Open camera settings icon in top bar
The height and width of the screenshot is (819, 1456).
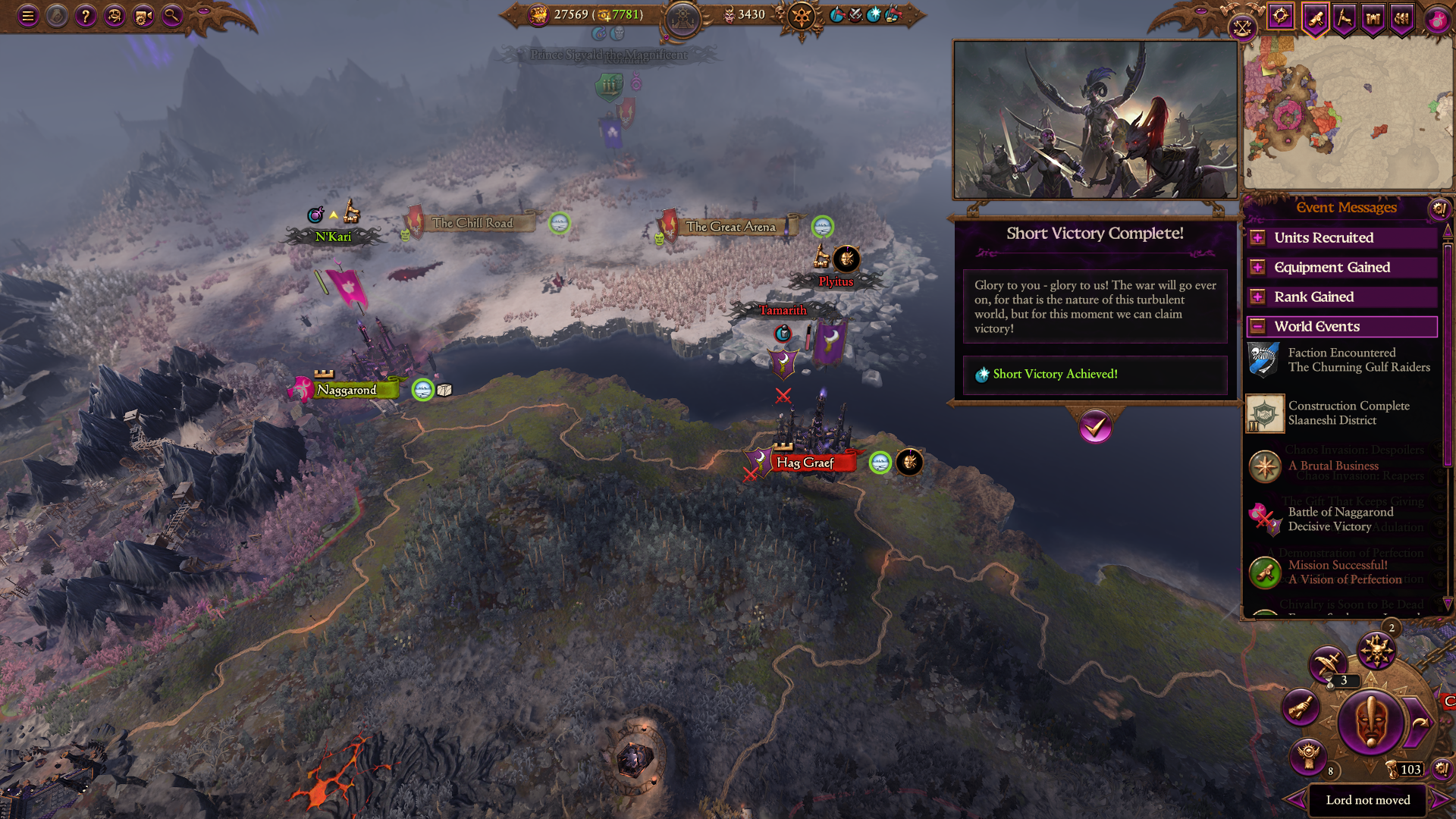(x=143, y=16)
